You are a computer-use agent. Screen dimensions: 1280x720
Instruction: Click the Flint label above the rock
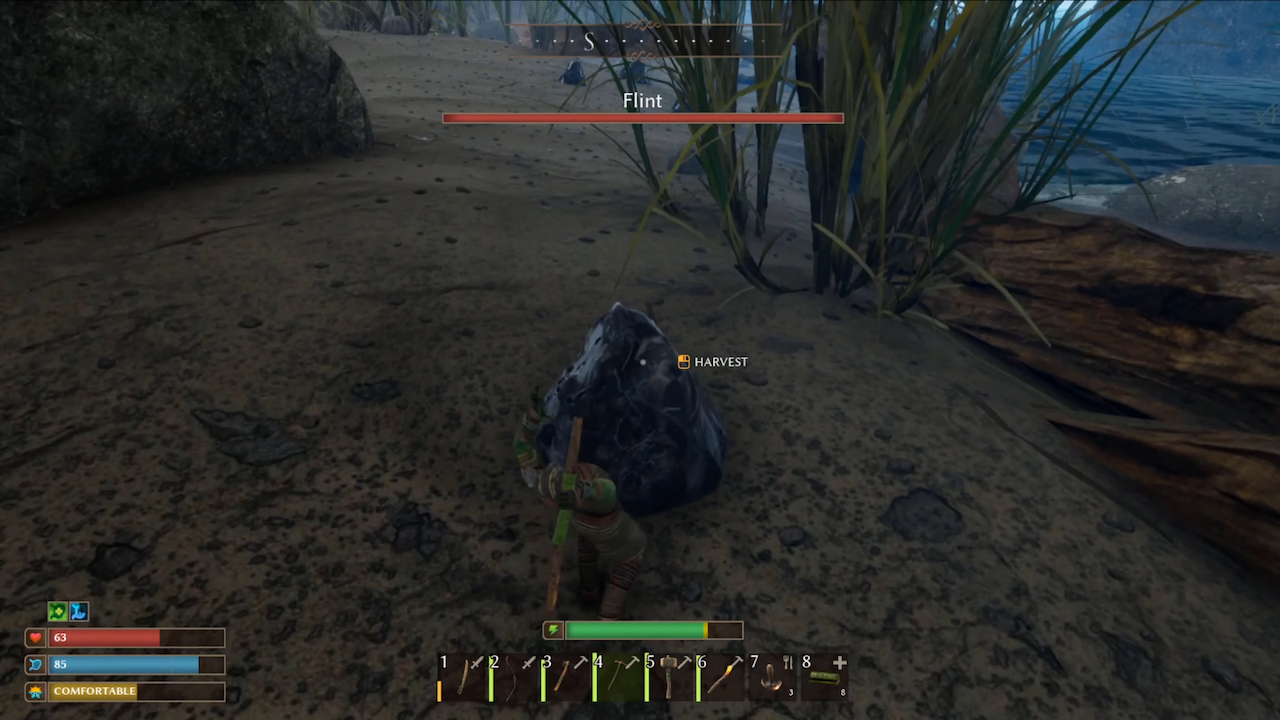pos(642,100)
